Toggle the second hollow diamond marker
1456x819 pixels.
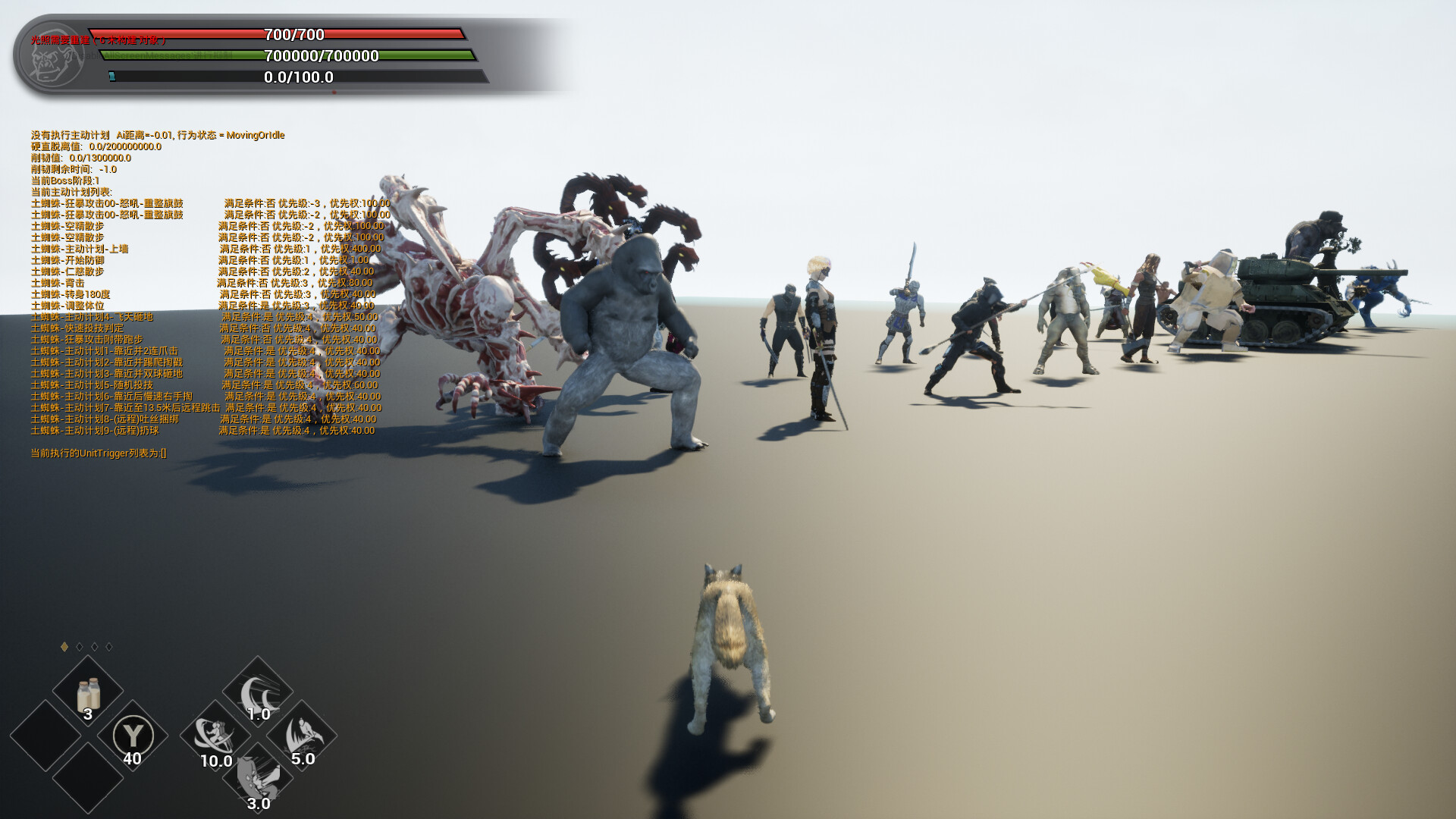(x=77, y=648)
